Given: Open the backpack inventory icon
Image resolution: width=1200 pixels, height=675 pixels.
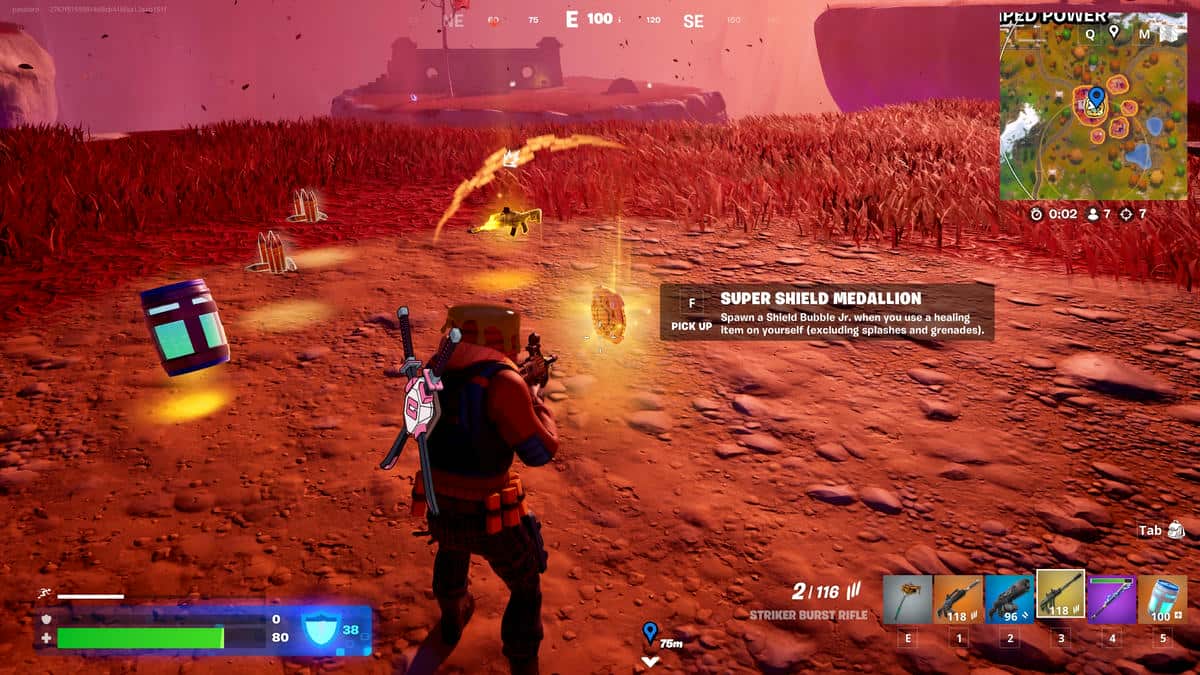Looking at the screenshot, I should (1175, 529).
